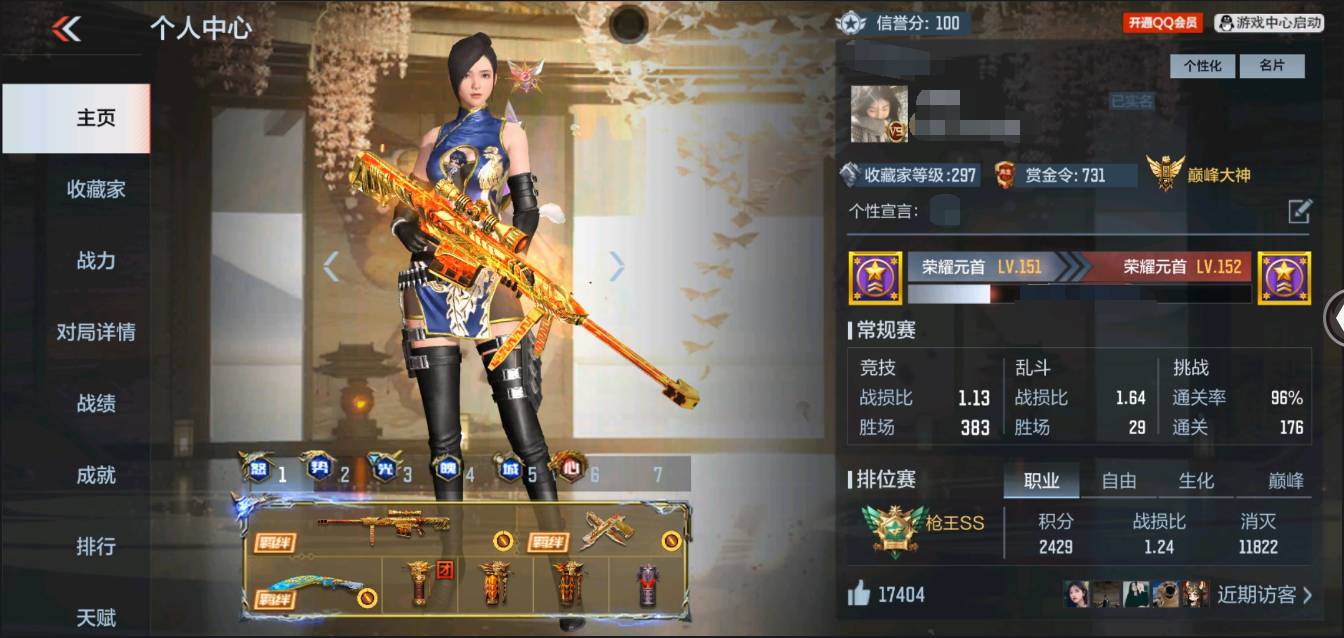Select the 主页 home entry
The image size is (1344, 638).
point(96,118)
